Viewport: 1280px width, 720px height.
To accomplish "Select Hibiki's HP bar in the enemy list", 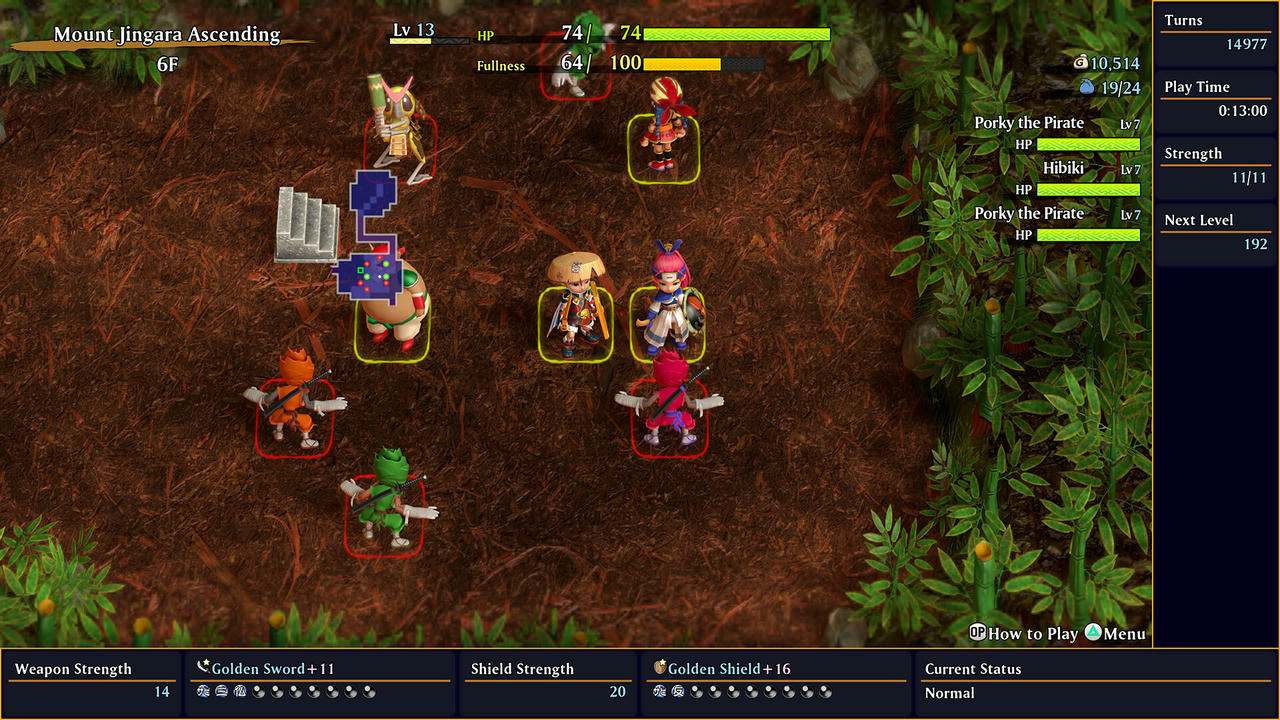I will 1090,188.
